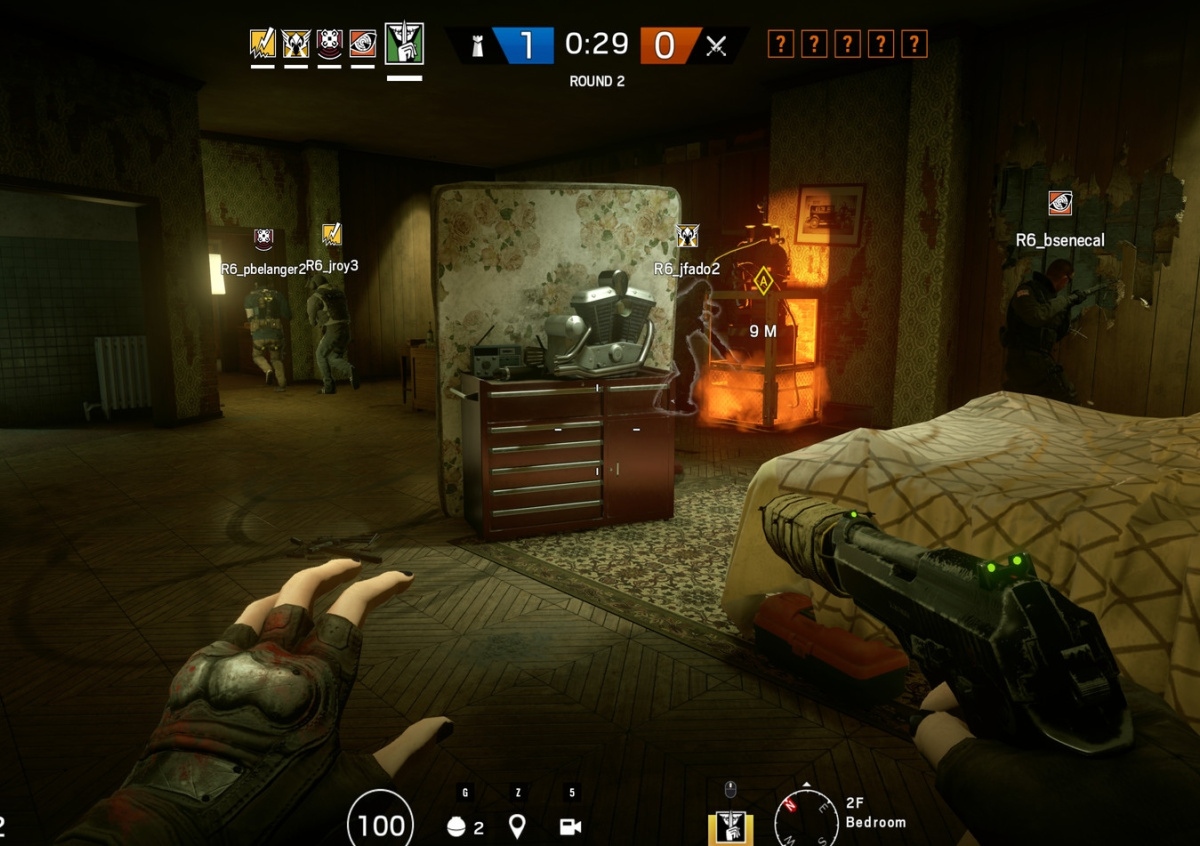Click the attackers' crossed swords team icon
Screen dimensions: 1200x846
coord(716,45)
